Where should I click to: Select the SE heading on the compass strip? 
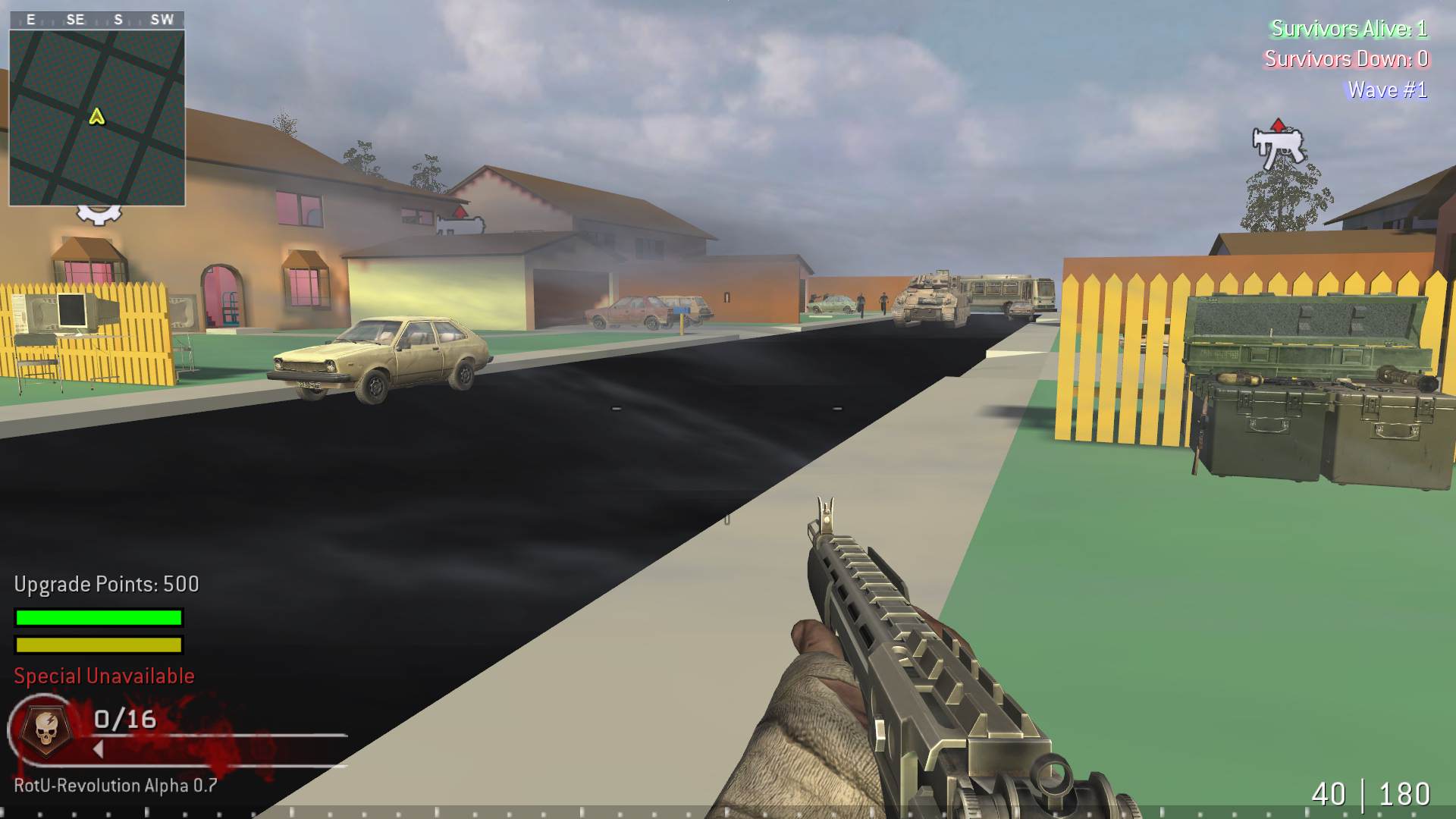(x=74, y=20)
